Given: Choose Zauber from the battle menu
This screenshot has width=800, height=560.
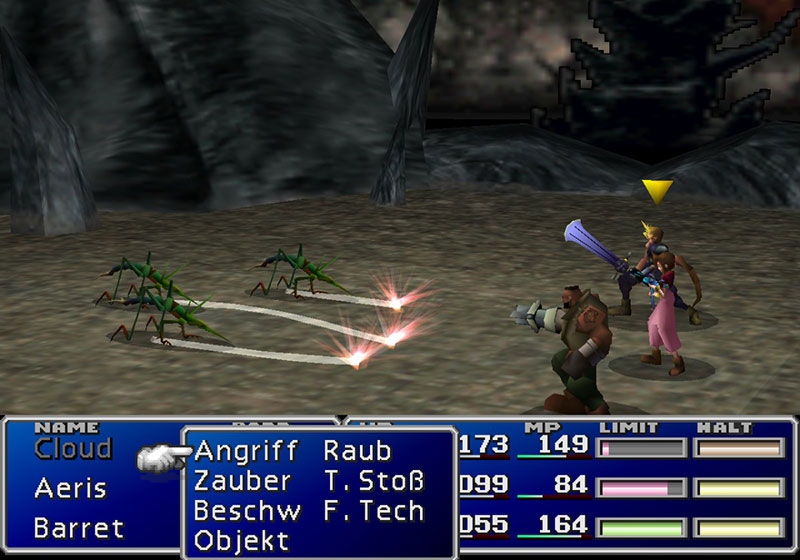Looking at the screenshot, I should (x=243, y=481).
